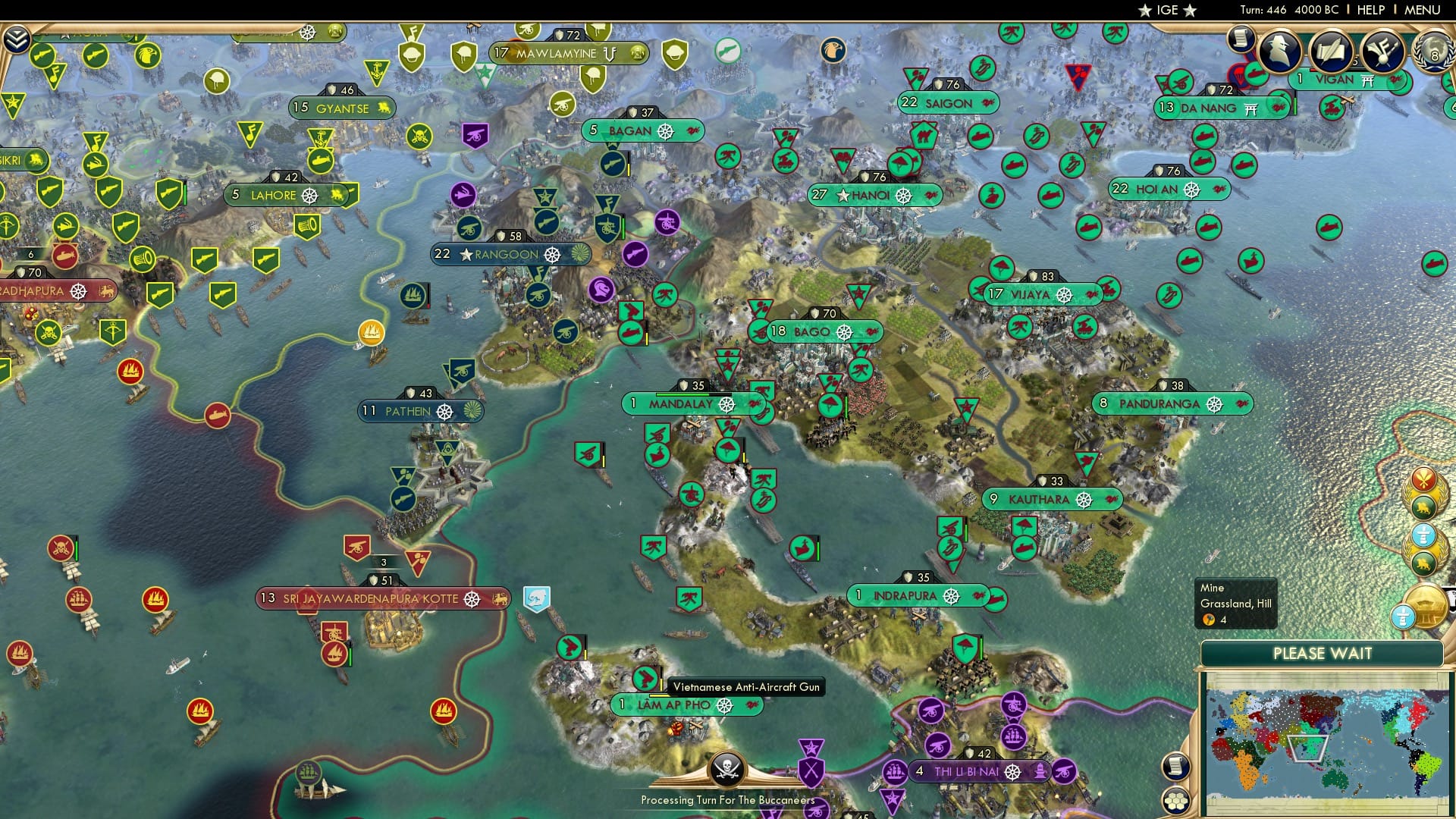Open the Social Policies scroll-and-quill icon
Screen dimensions: 1456x819
click(x=1332, y=52)
